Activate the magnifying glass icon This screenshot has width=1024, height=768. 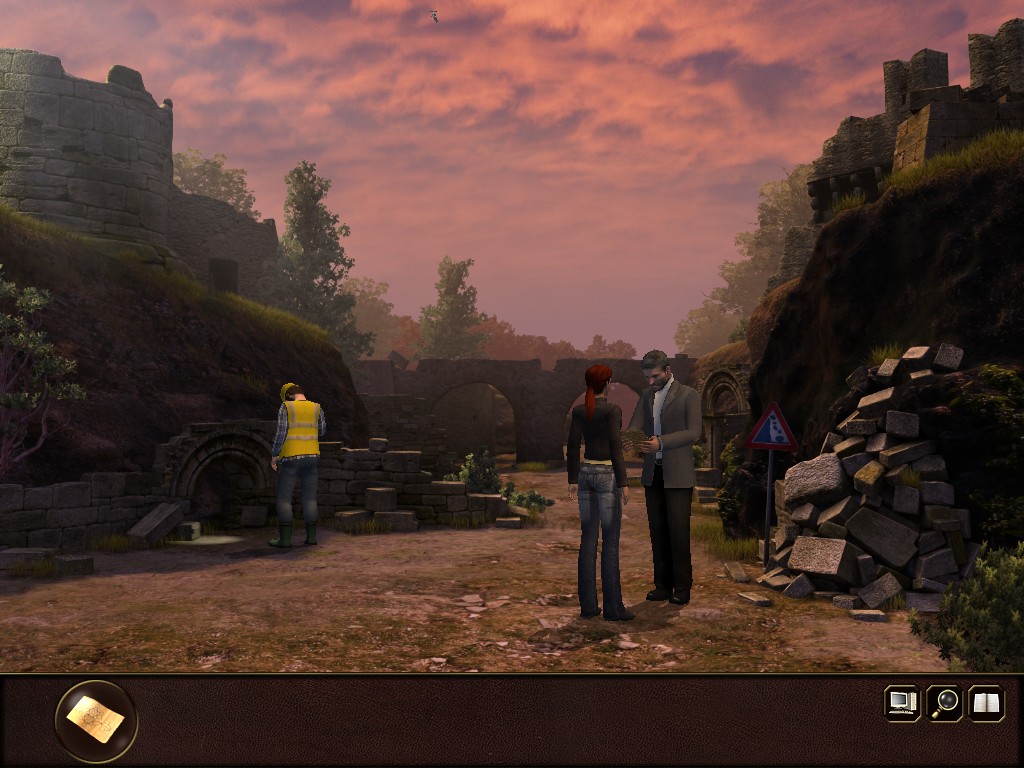pyautogui.click(x=944, y=703)
